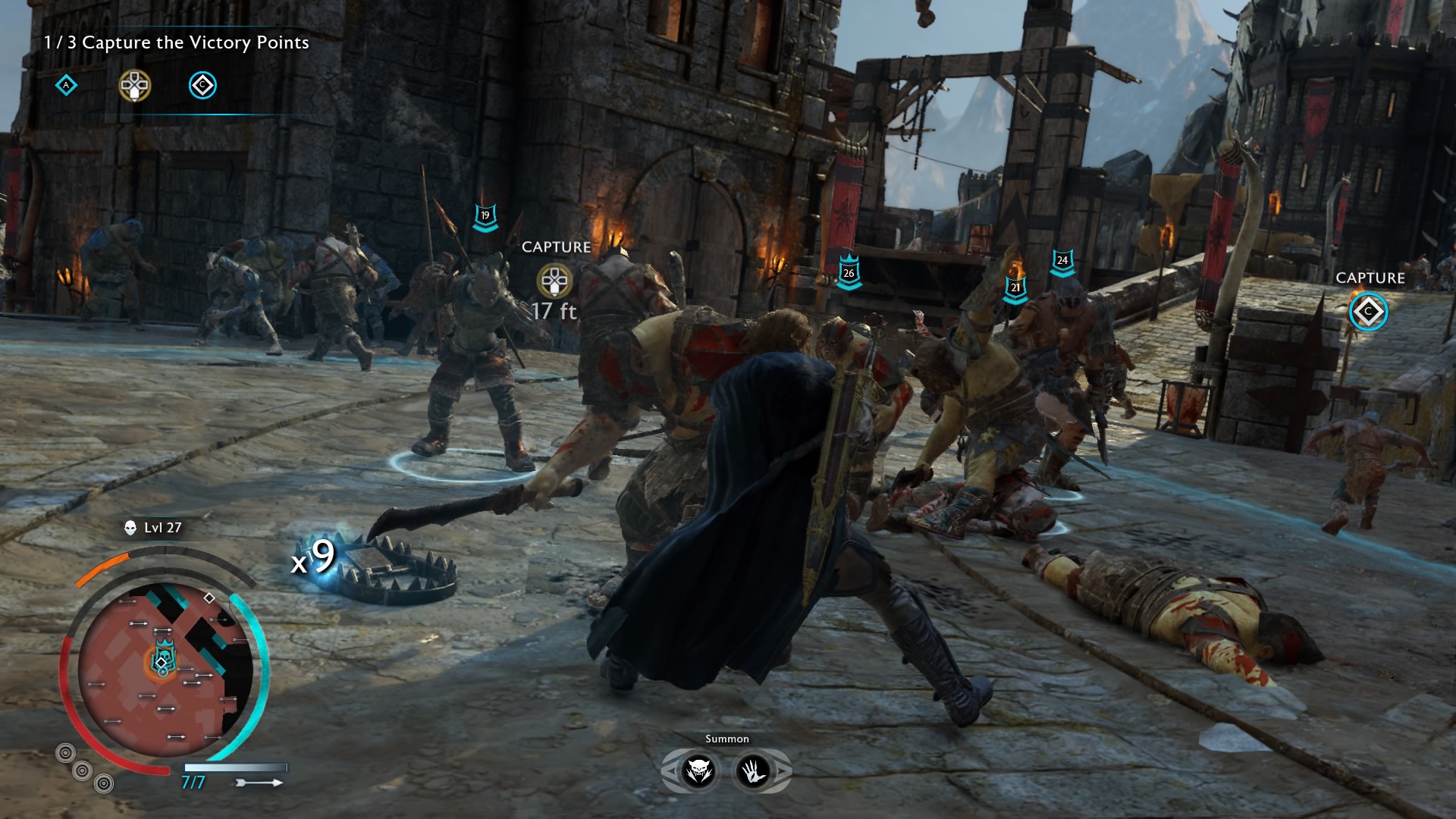Activate the hand summon icon

pos(754,771)
